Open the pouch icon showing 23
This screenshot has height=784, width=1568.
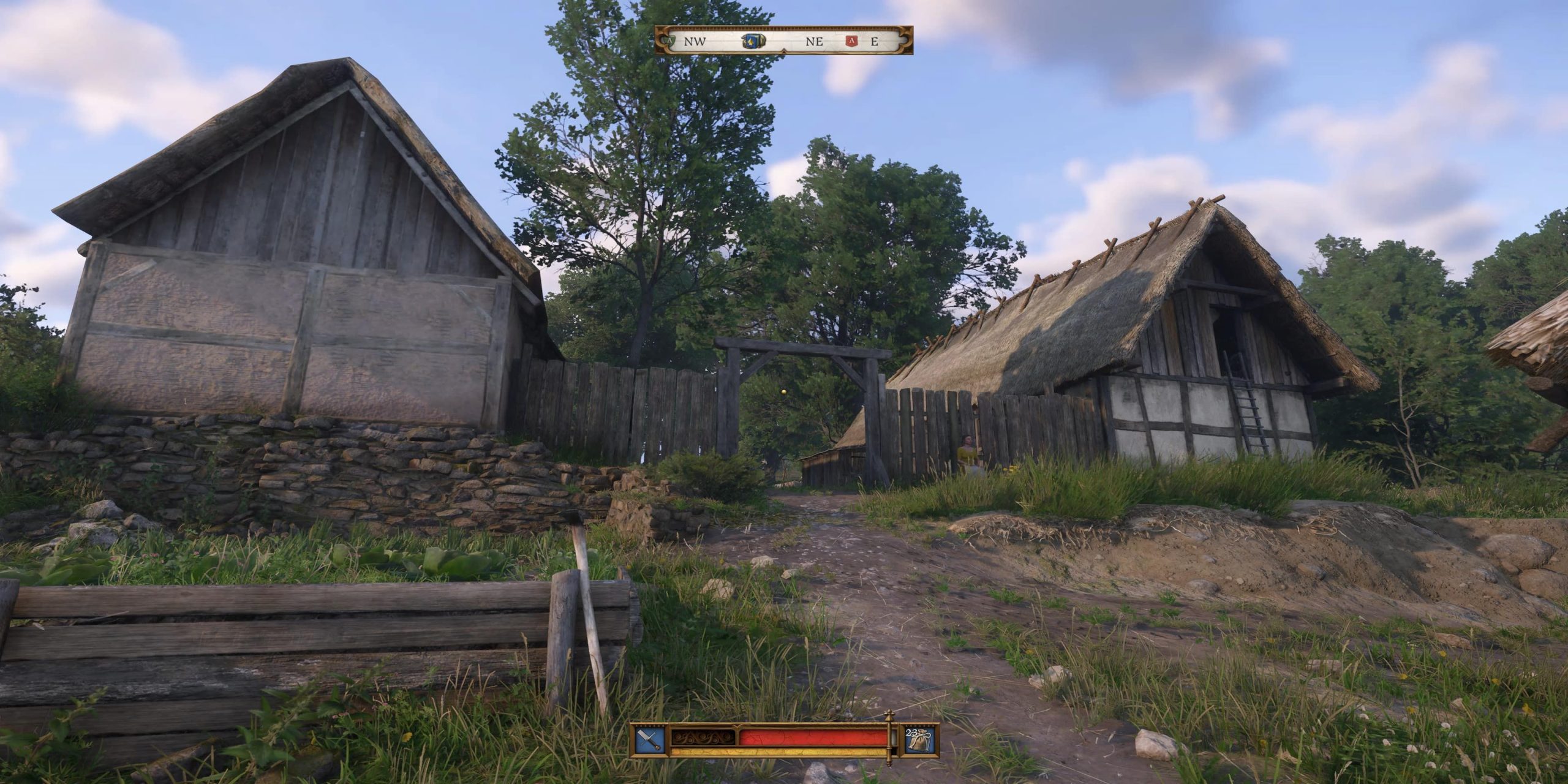click(922, 741)
